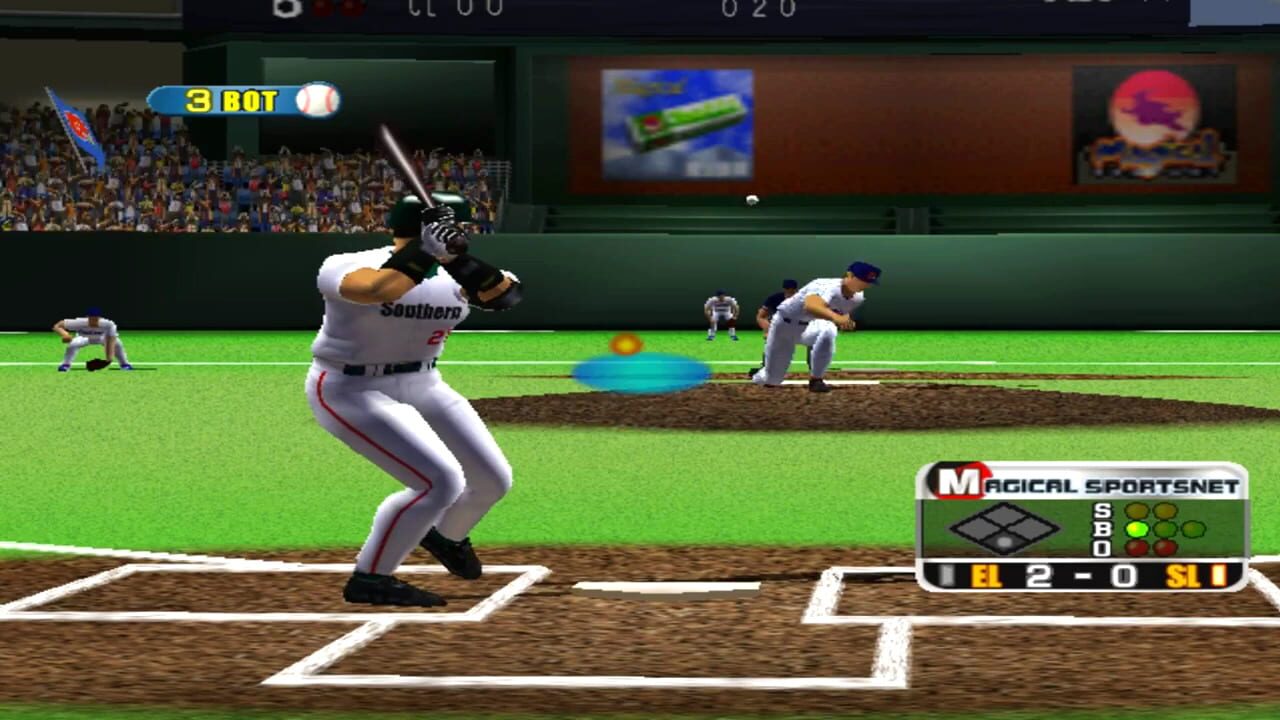Select the baseball icon beside 3 BOT indicator
The height and width of the screenshot is (720, 1280).
316,101
